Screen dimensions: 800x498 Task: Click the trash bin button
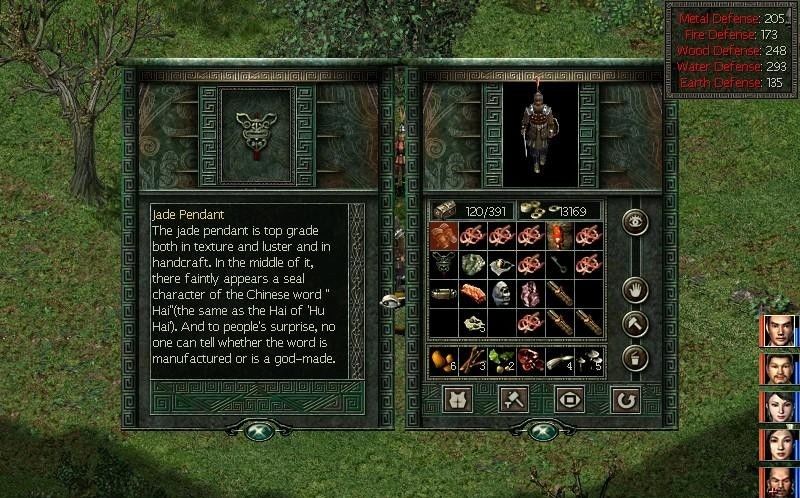pos(634,356)
